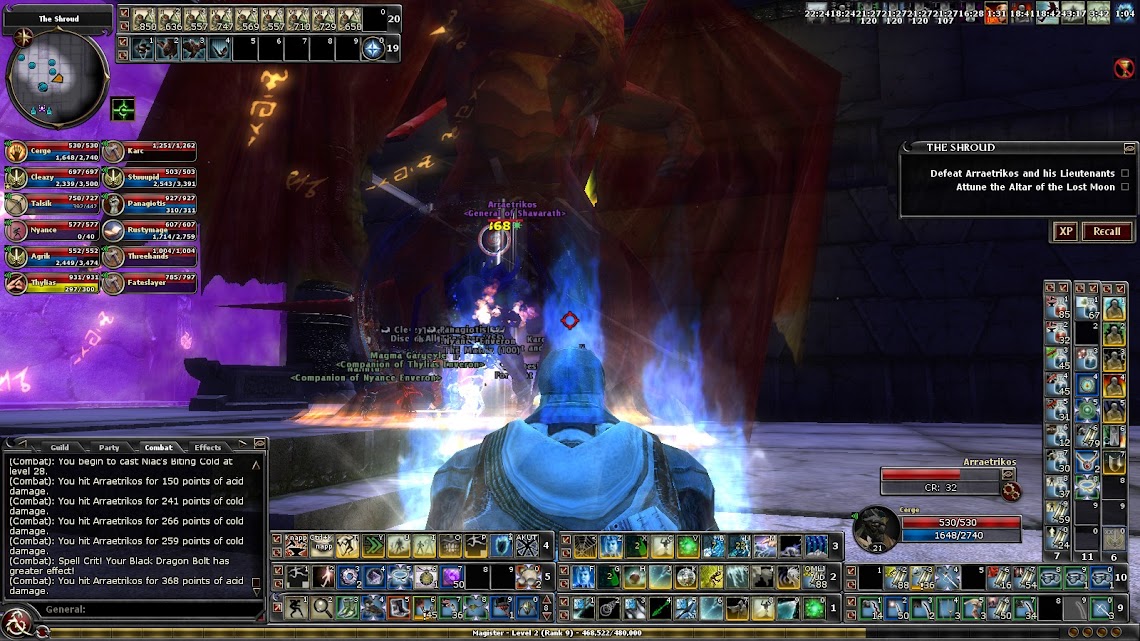Click the Recall button
Viewport: 1140px width, 641px height.
1106,231
